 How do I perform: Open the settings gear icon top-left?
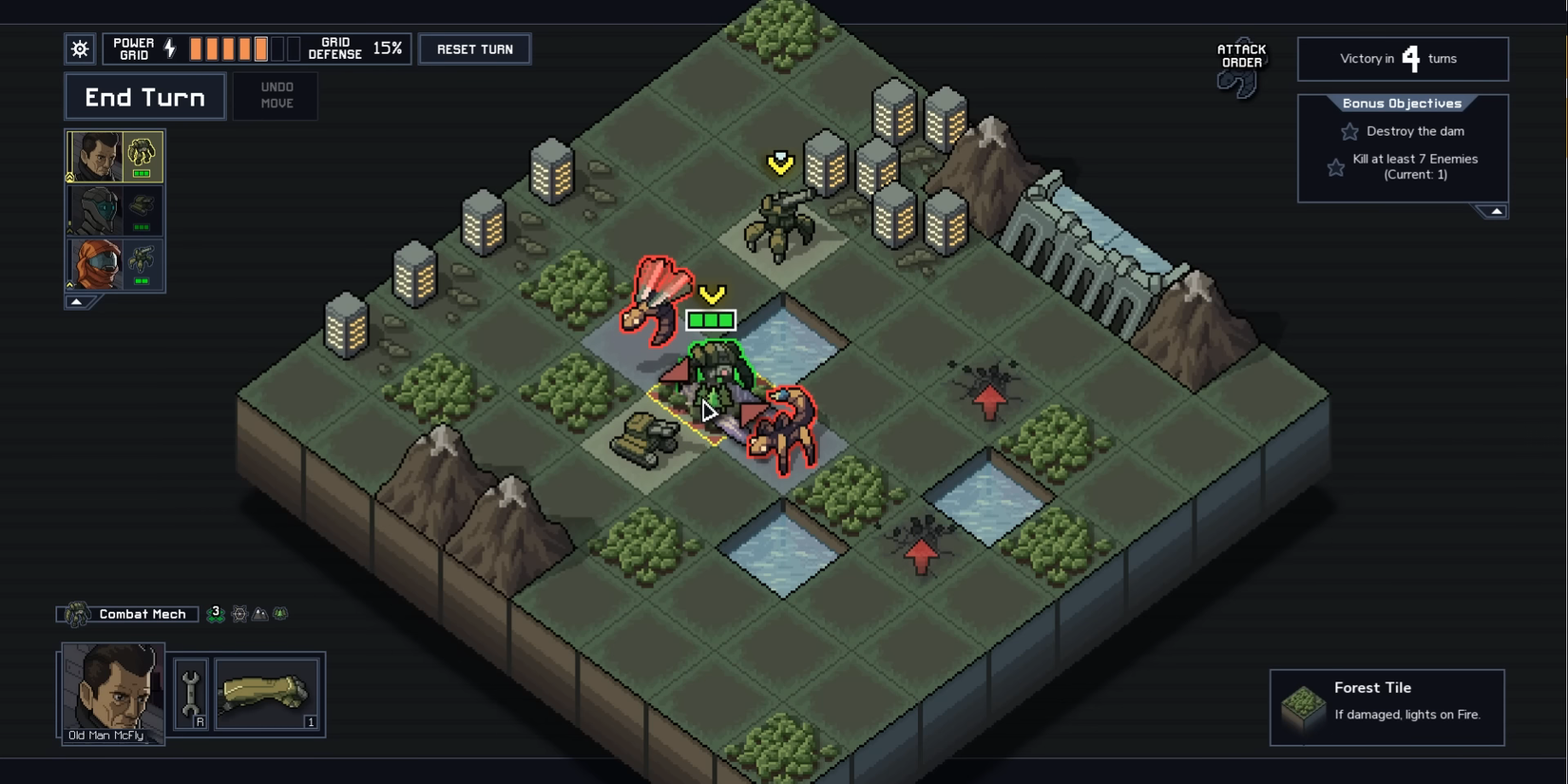80,48
